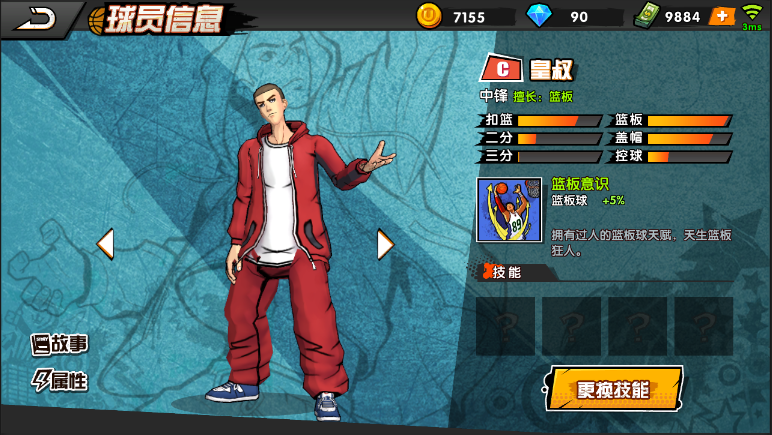Open the 故事 story panel
772x435 pixels.
[x=60, y=345]
